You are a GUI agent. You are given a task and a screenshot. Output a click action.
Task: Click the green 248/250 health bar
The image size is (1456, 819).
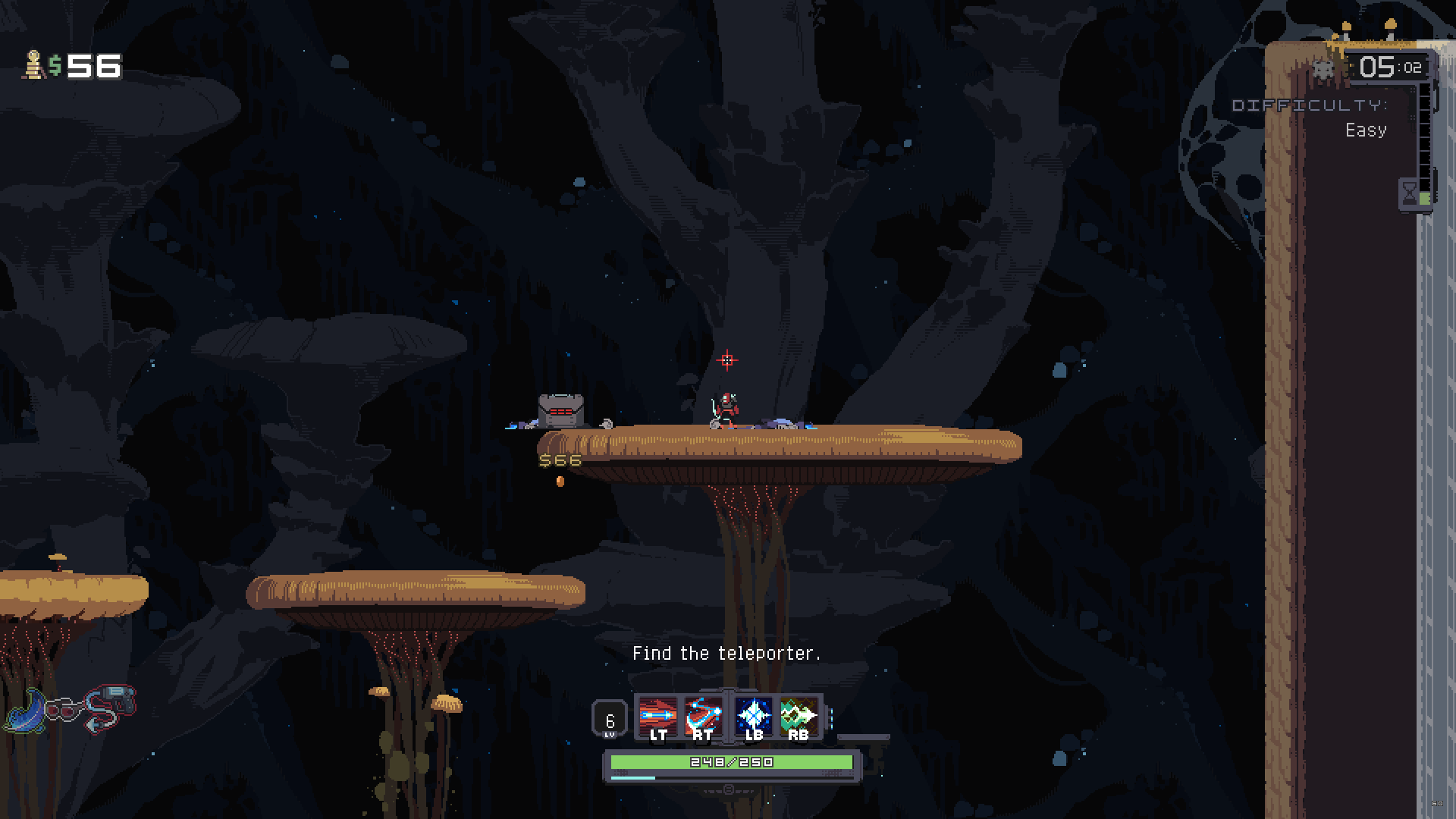tap(730, 761)
